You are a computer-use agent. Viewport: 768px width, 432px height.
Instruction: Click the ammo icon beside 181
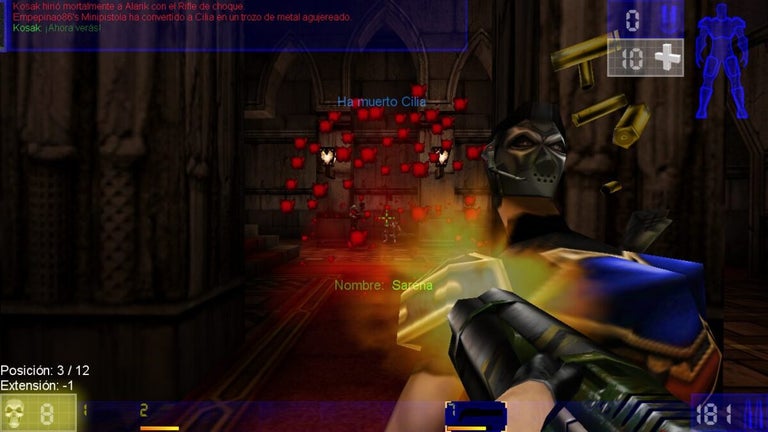[x=752, y=412]
